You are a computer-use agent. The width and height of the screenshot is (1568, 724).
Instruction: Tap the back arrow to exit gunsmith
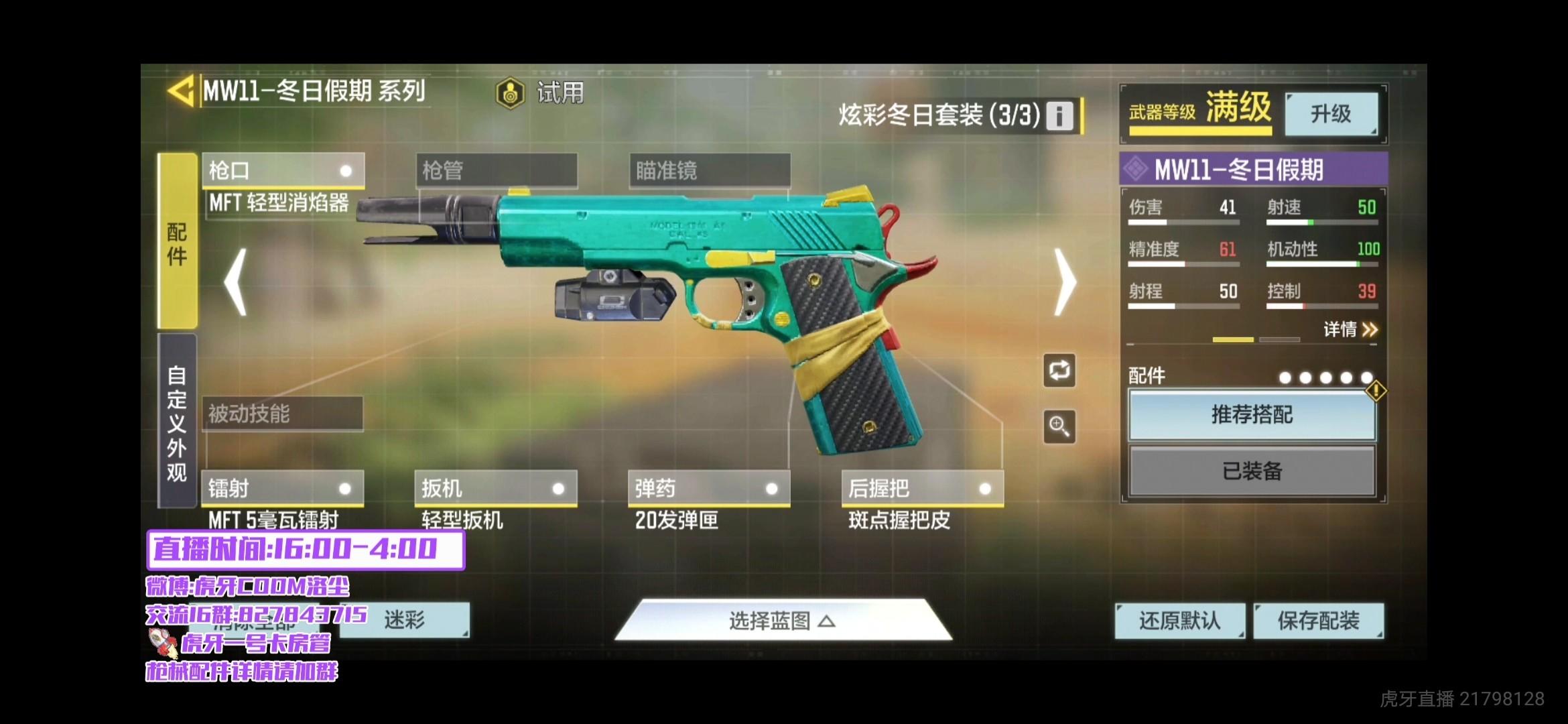pos(182,90)
